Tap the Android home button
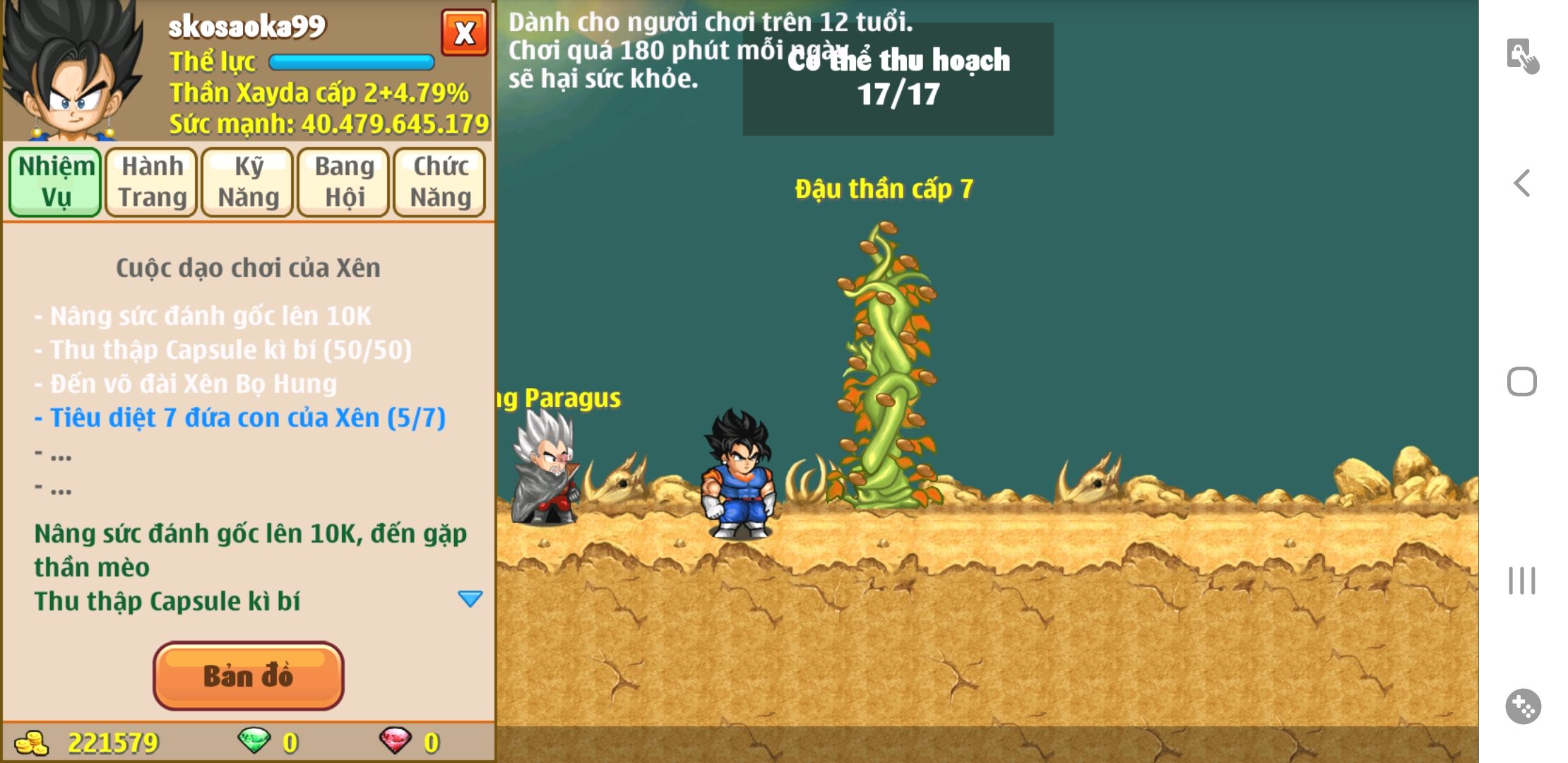Screen dimensions: 1568x763 pyautogui.click(x=1522, y=381)
